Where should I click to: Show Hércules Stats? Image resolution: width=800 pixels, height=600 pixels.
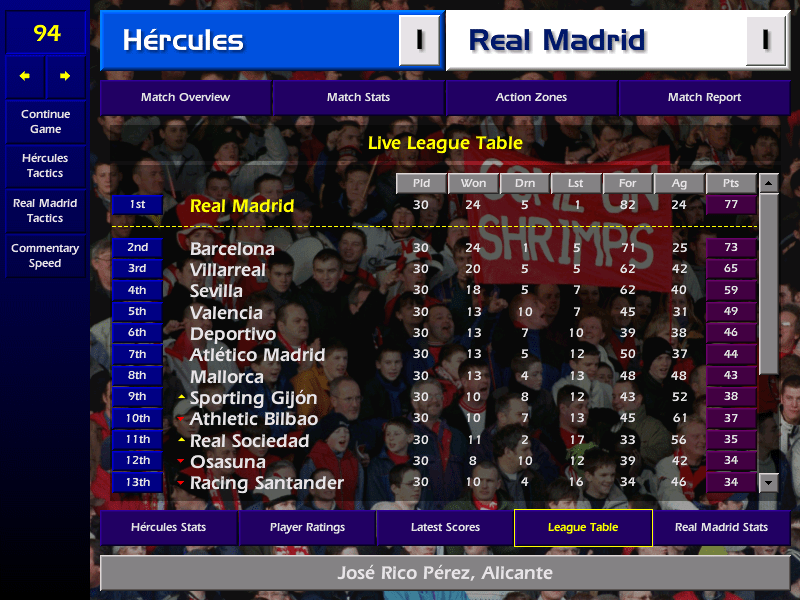tap(168, 528)
